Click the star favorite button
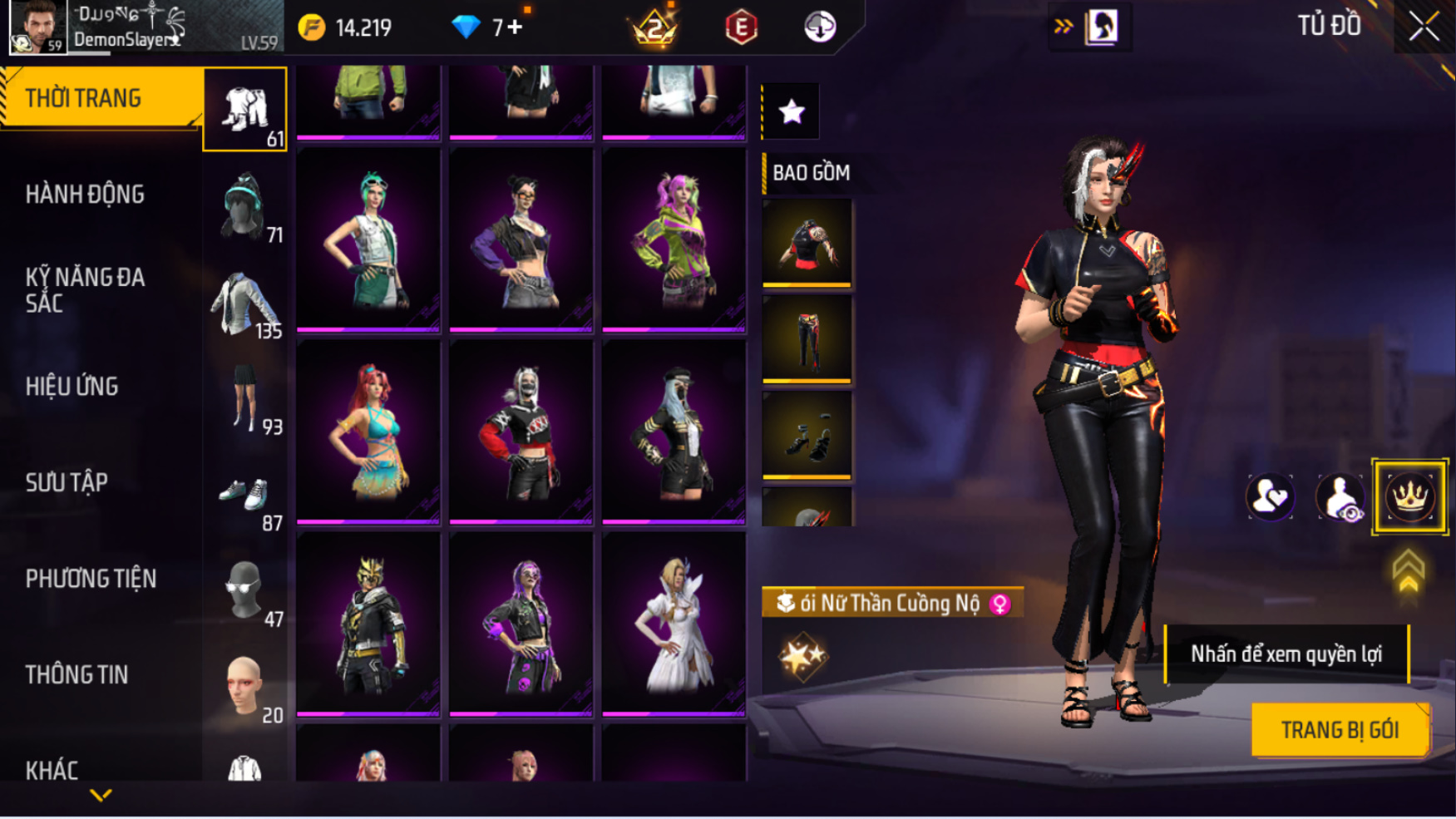The height and width of the screenshot is (819, 1456). pyautogui.click(x=792, y=111)
